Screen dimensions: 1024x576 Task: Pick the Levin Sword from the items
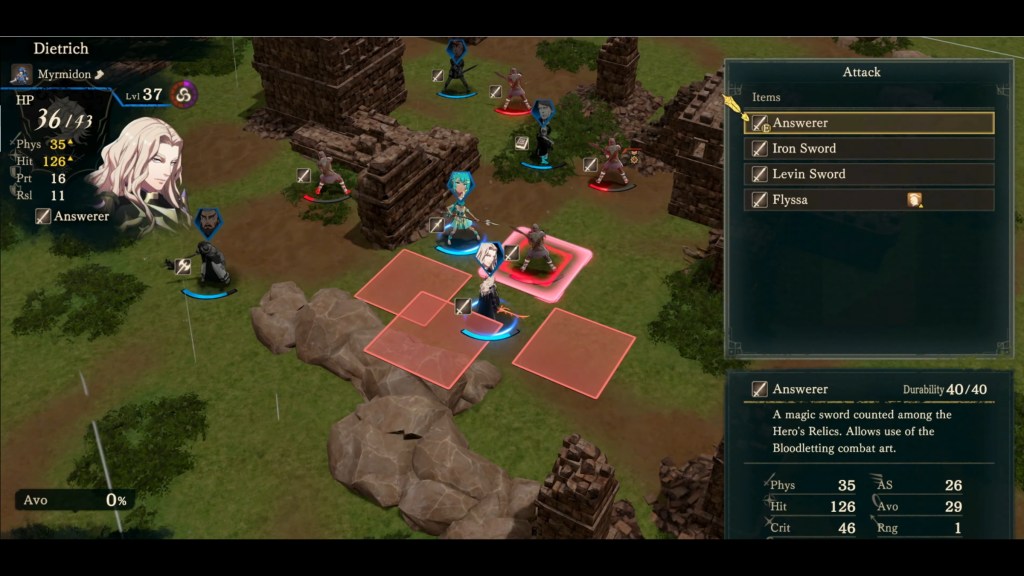coord(870,174)
